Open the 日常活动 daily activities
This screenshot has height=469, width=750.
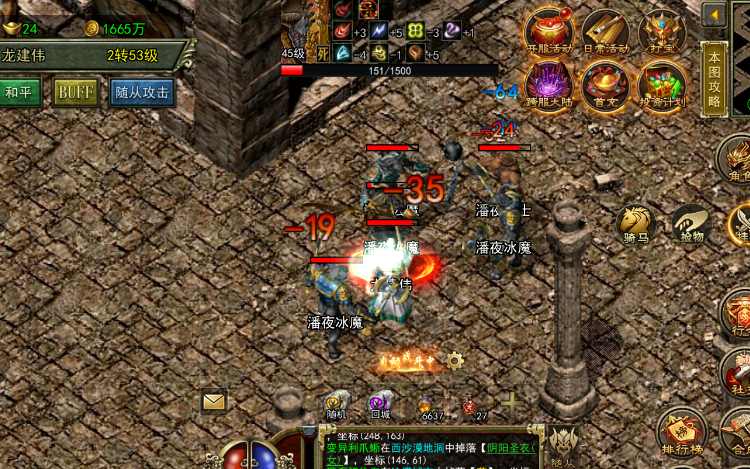coord(605,31)
